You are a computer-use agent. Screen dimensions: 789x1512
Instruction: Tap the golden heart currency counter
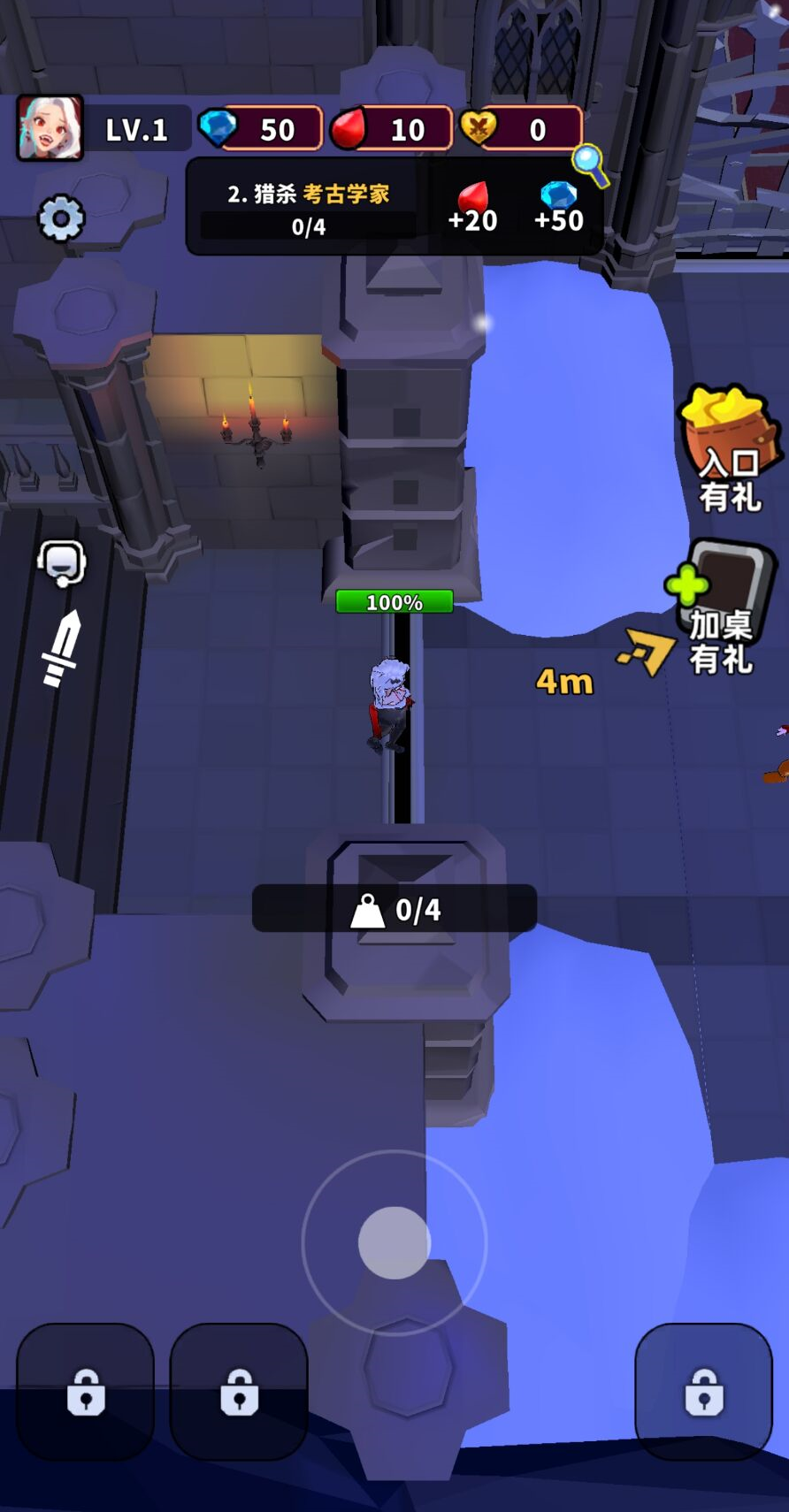[x=522, y=129]
